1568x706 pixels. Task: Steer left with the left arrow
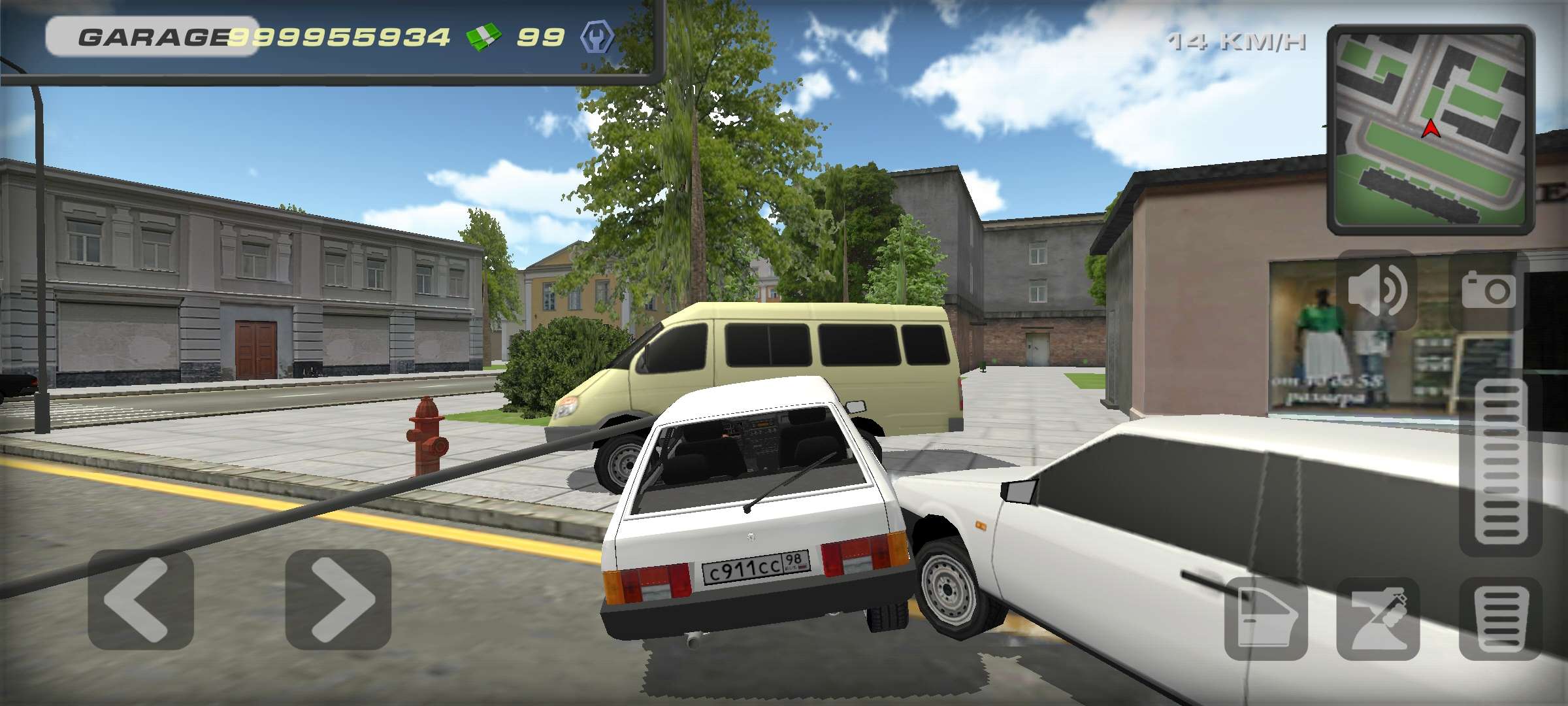pyautogui.click(x=140, y=599)
